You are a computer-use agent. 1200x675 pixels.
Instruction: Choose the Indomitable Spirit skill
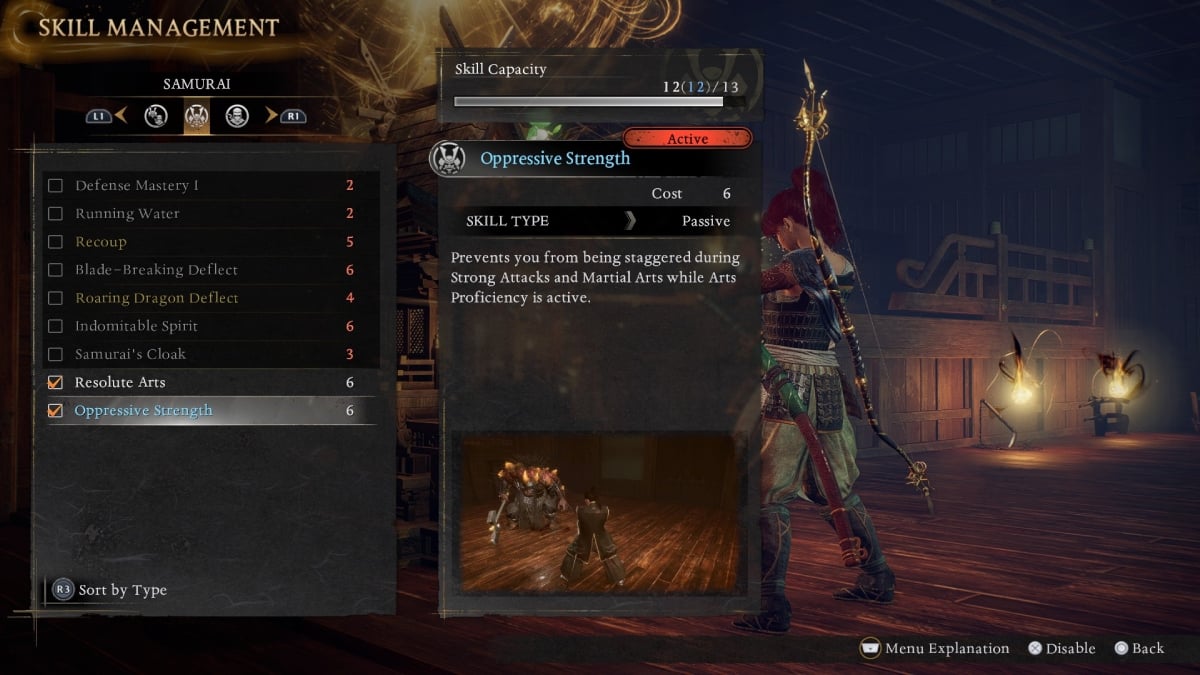coord(136,326)
